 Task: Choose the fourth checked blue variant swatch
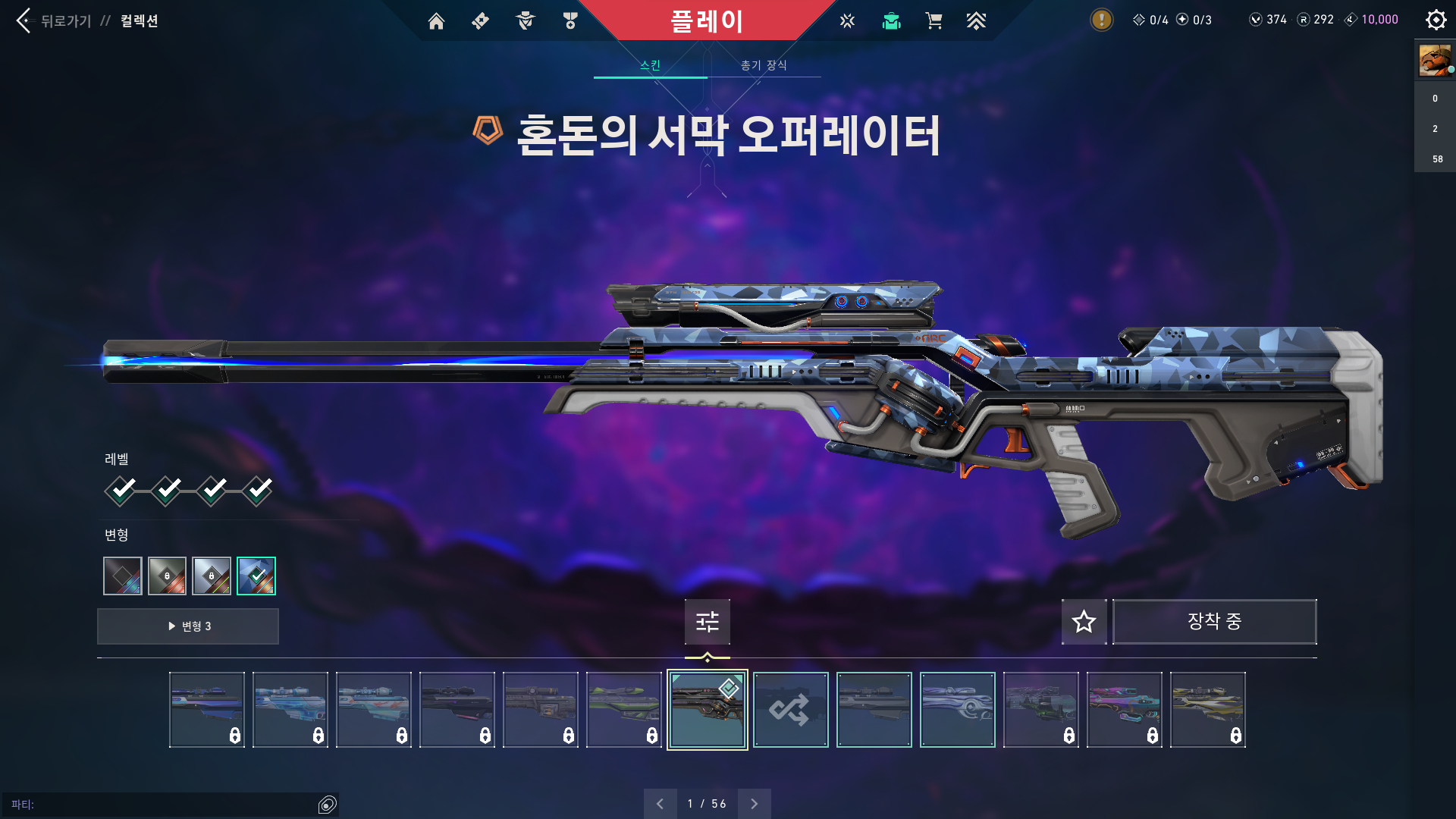256,576
